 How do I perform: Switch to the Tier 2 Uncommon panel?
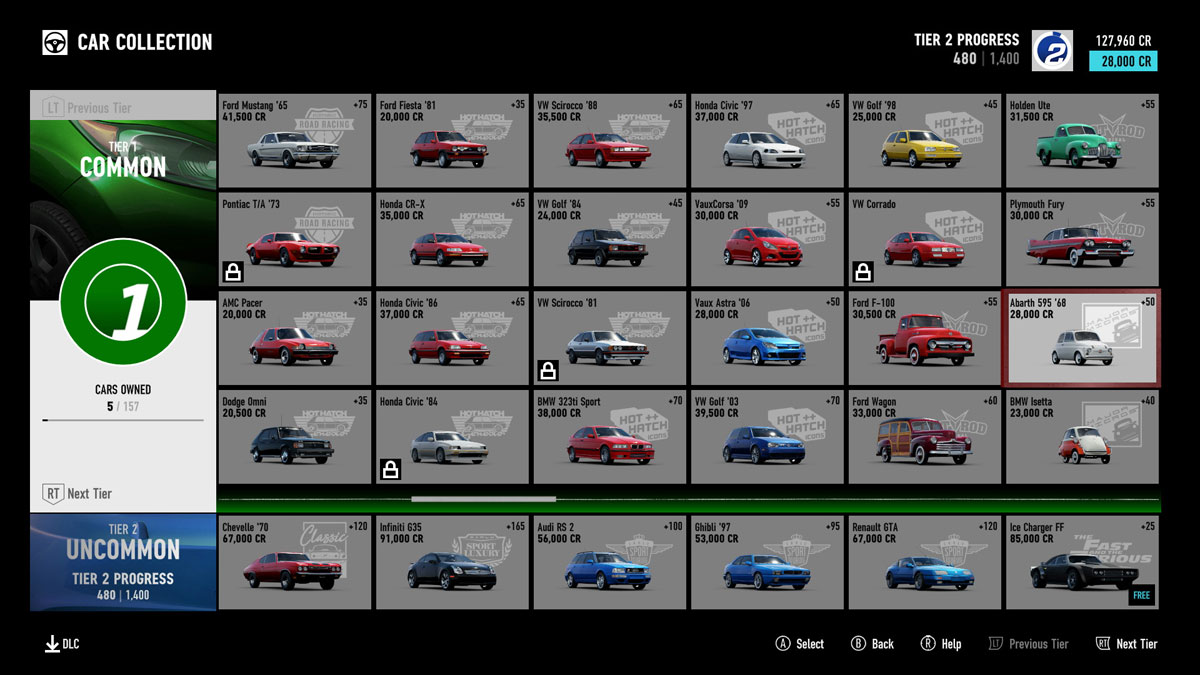[x=123, y=562]
